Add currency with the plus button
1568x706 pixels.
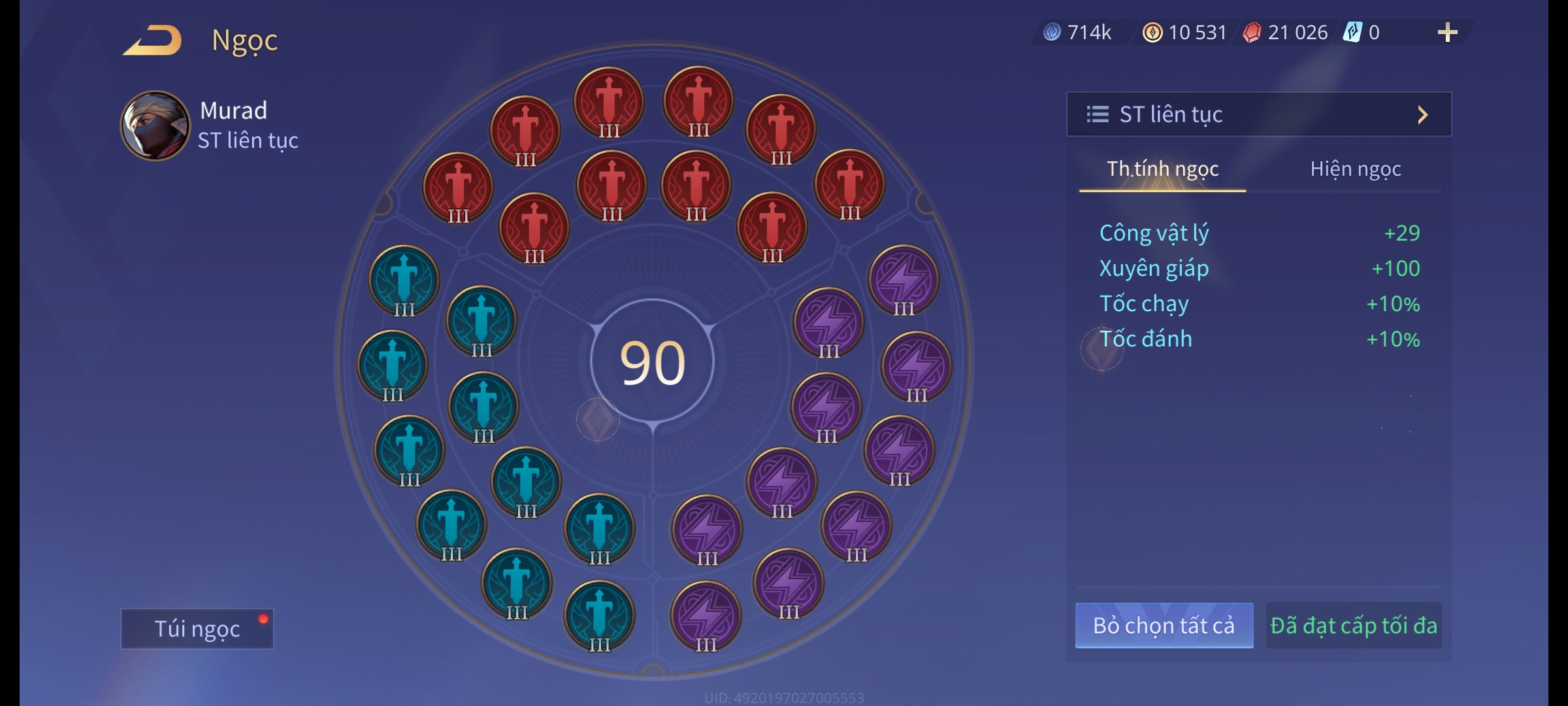tap(1447, 33)
